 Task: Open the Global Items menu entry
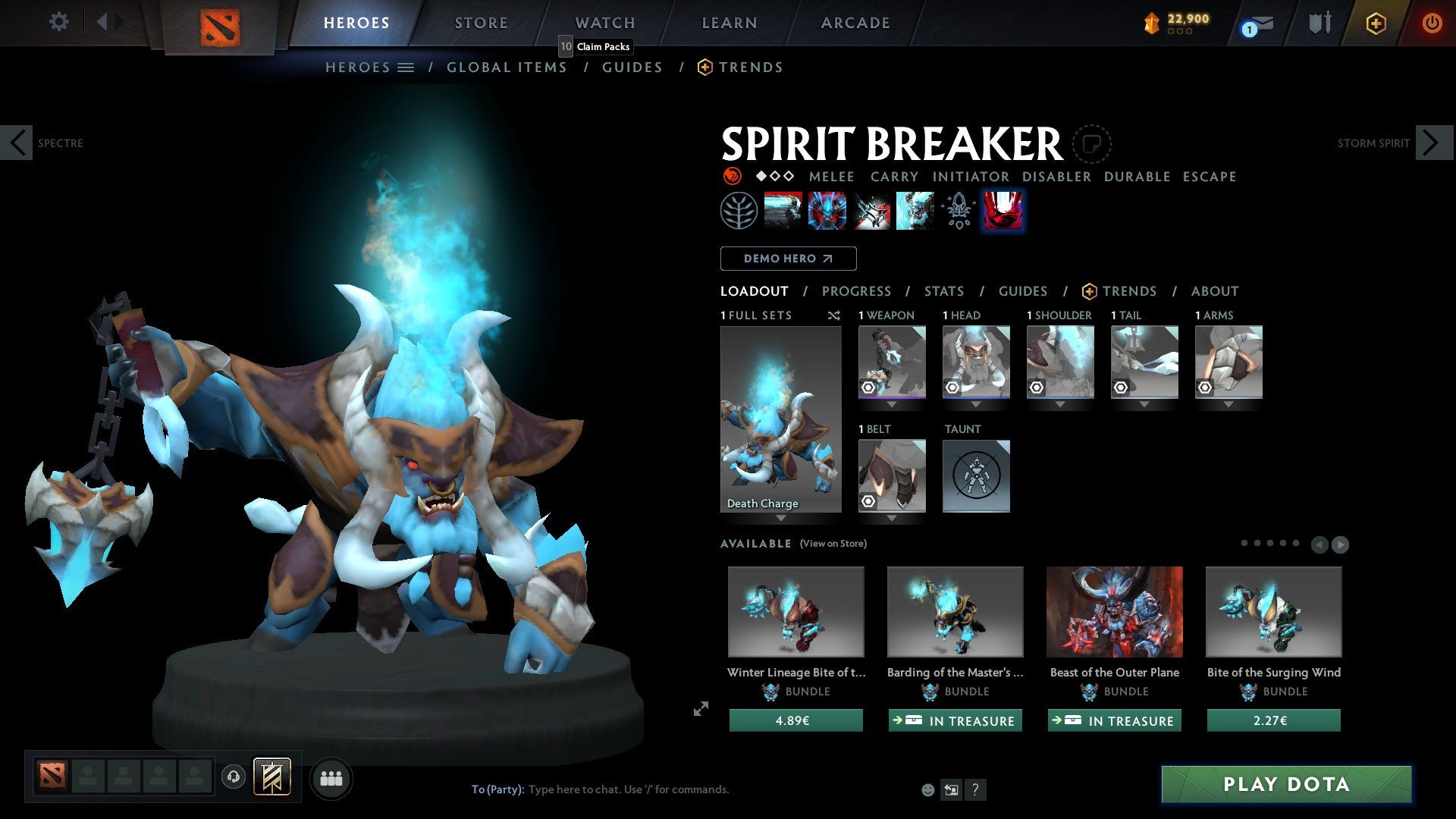[507, 67]
